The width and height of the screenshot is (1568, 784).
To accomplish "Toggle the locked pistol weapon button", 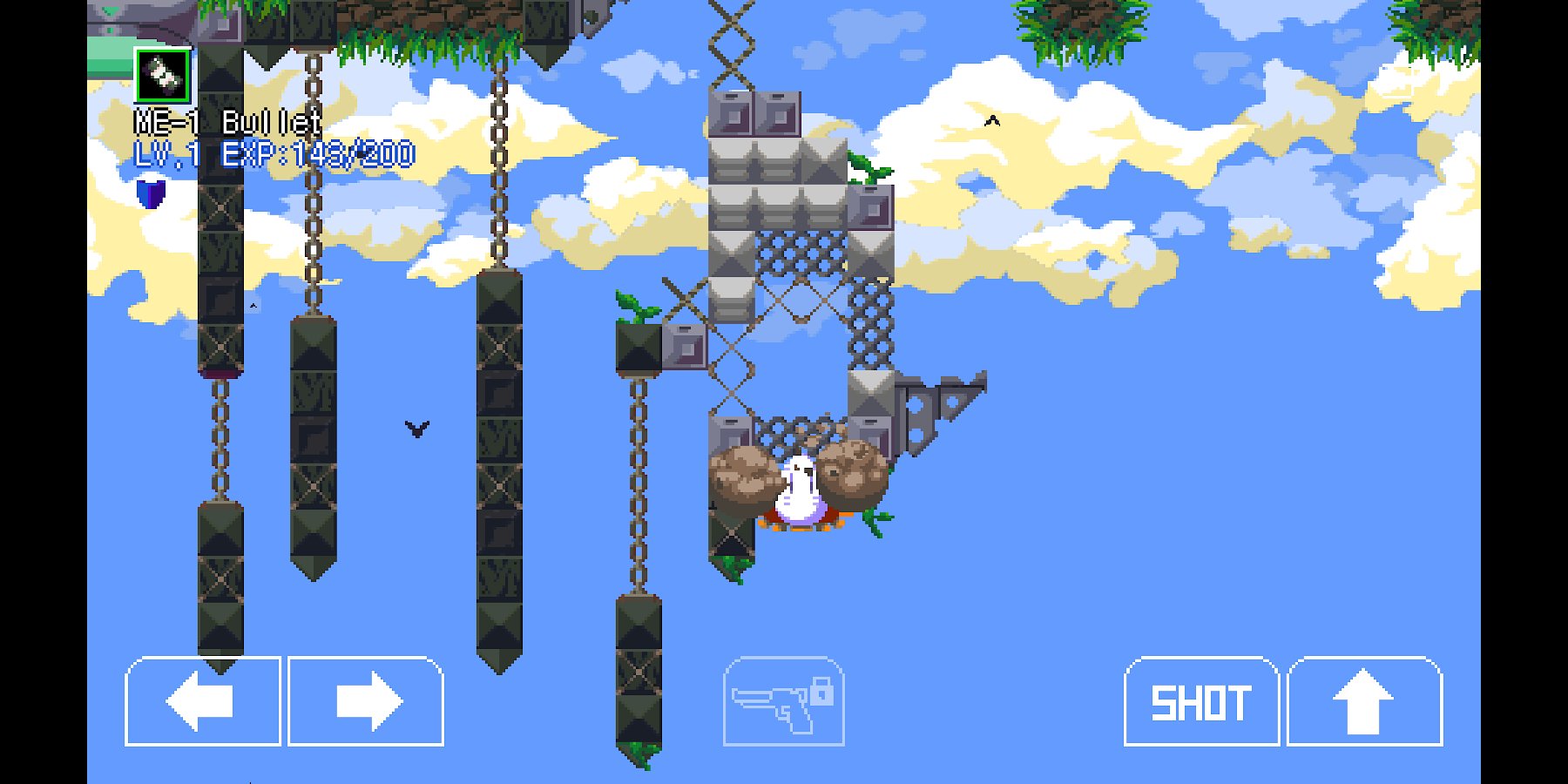I will pyautogui.click(x=784, y=702).
